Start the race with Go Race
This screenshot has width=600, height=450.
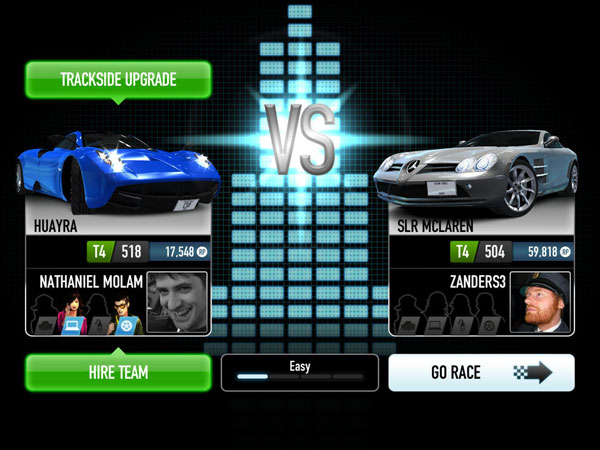[481, 373]
